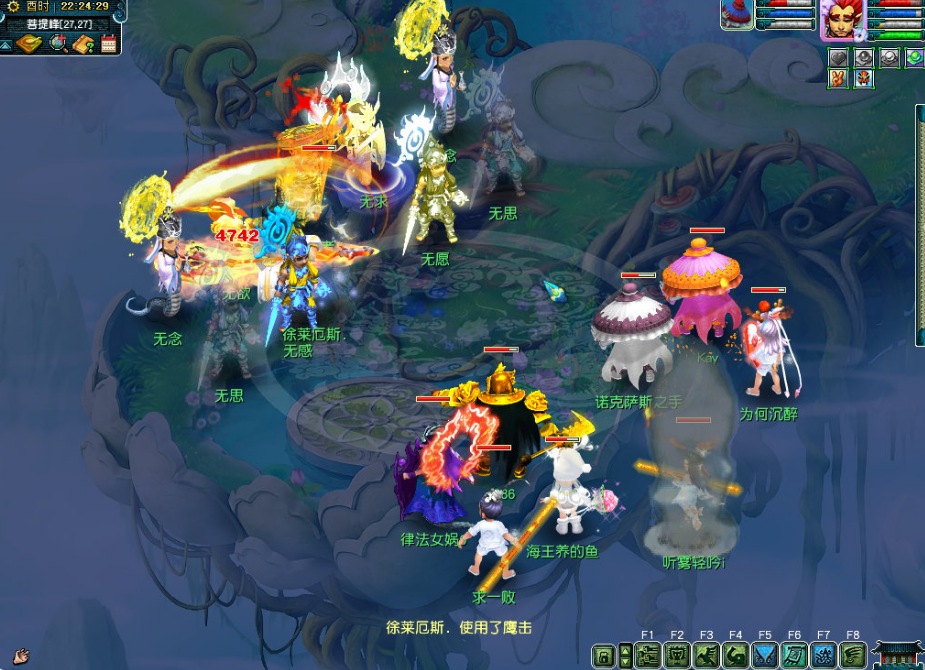
Task: Use the F3 winged beast skill
Action: [707, 656]
